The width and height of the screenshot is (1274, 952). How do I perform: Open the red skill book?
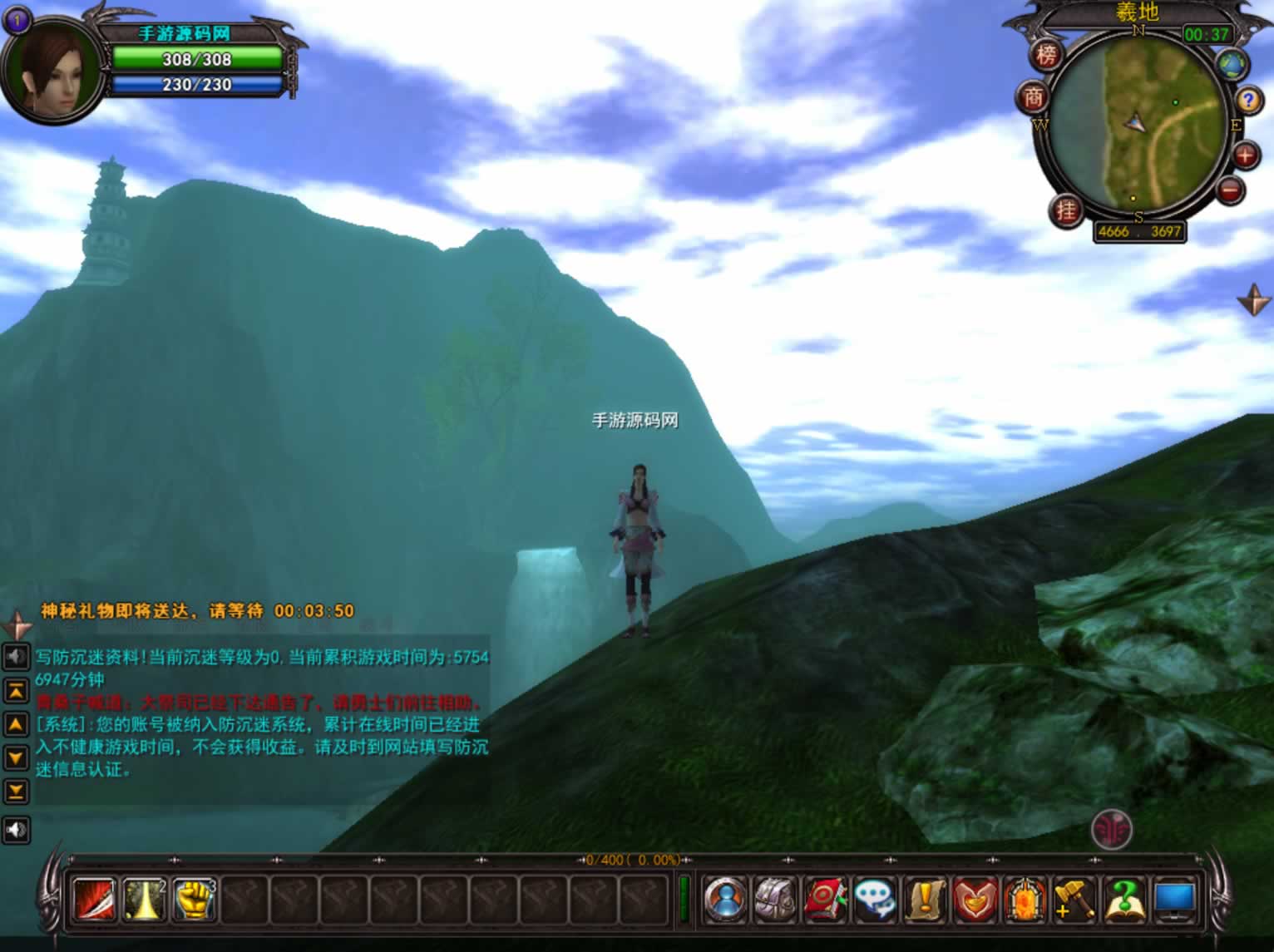(826, 900)
